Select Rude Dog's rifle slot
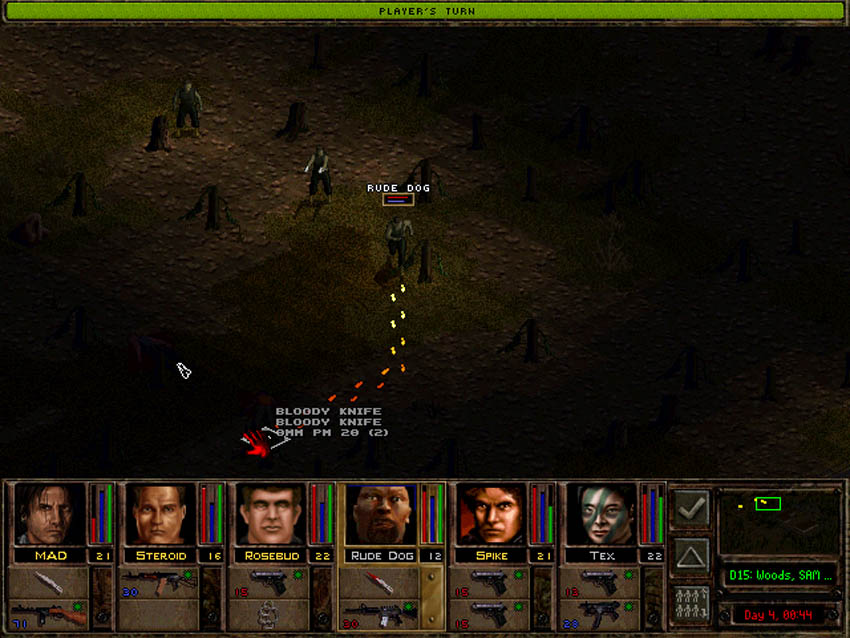This screenshot has width=850, height=638. pos(379,613)
